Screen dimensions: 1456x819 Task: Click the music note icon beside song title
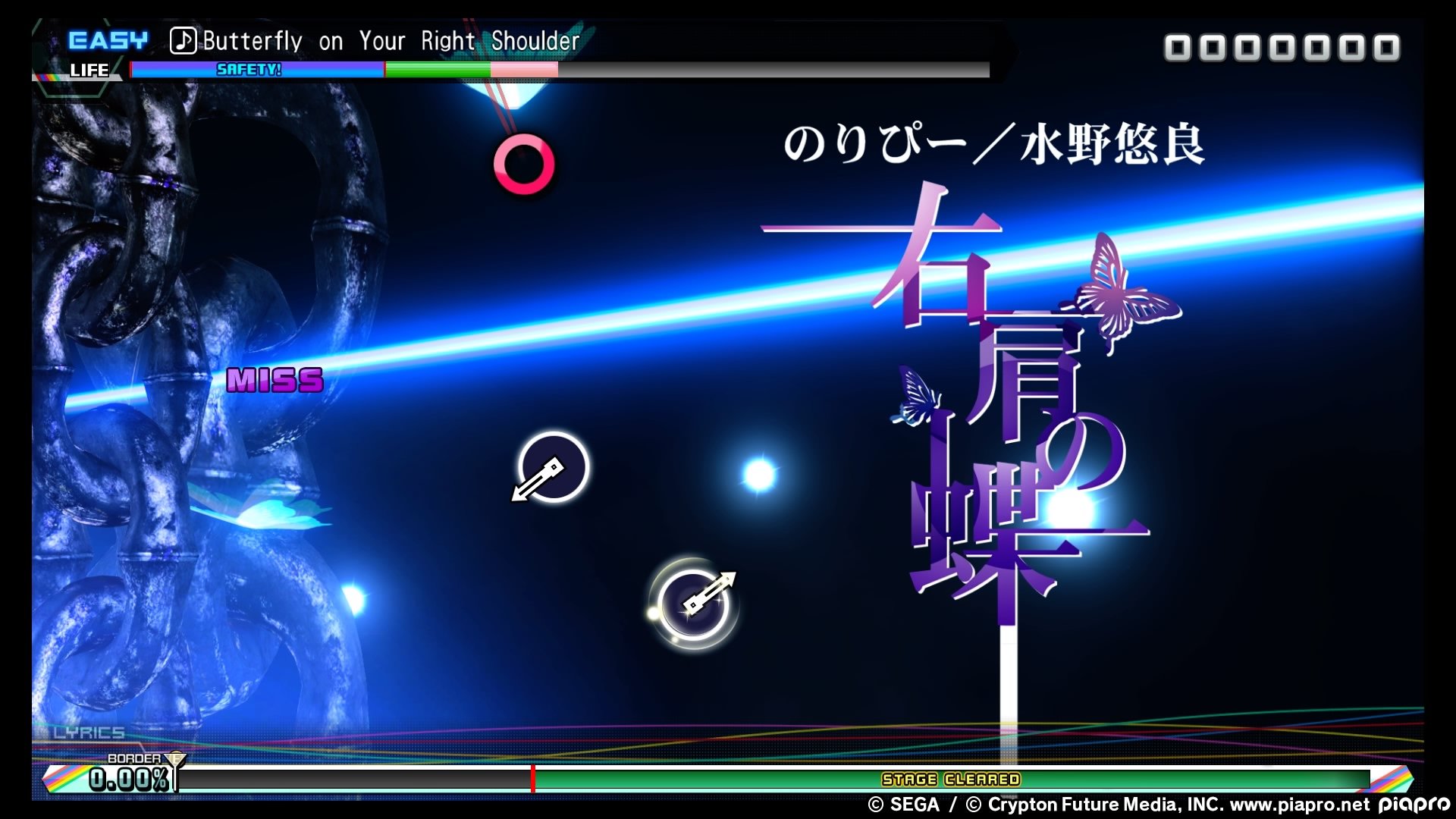coord(184,40)
